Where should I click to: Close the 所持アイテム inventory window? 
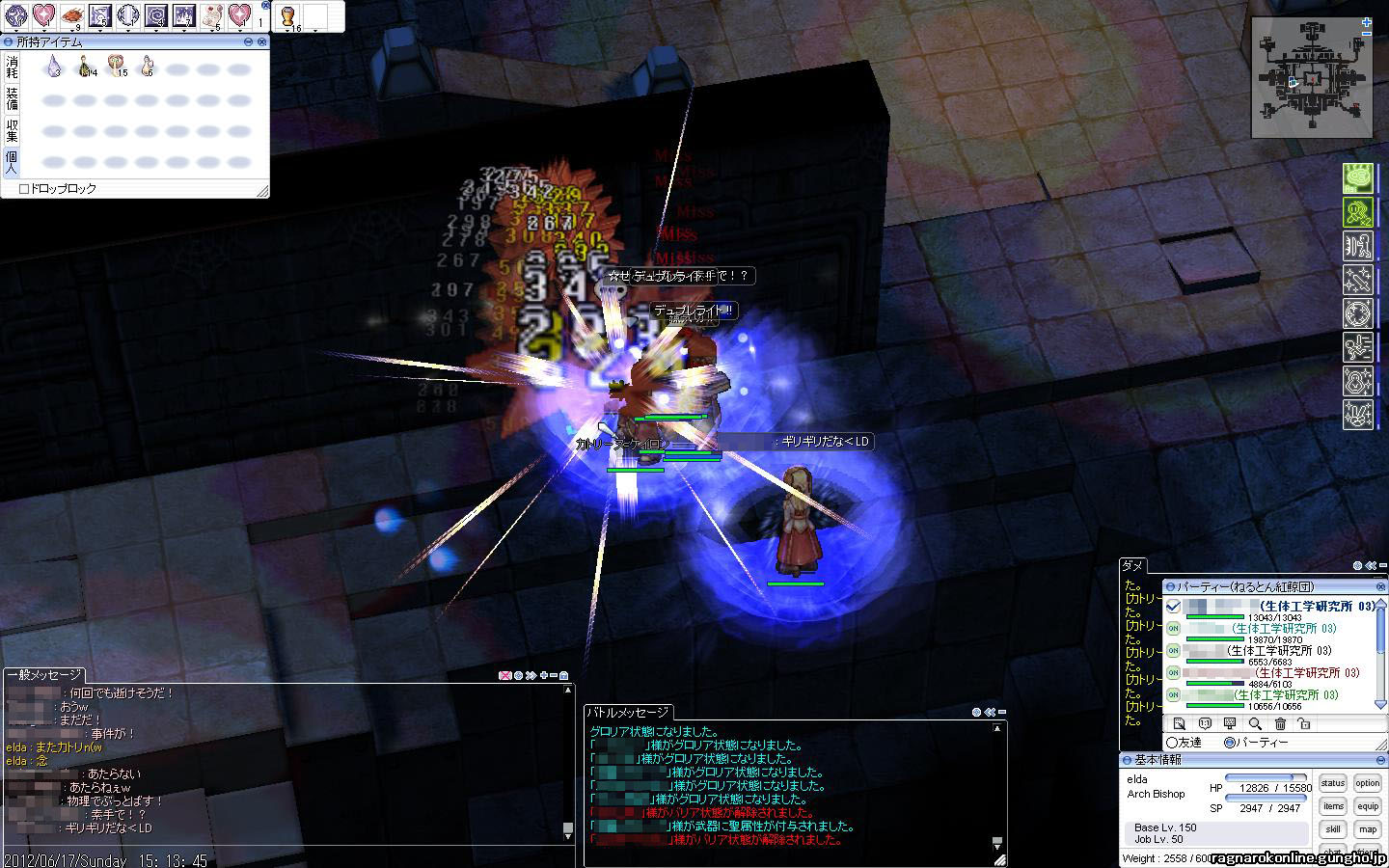(261, 42)
